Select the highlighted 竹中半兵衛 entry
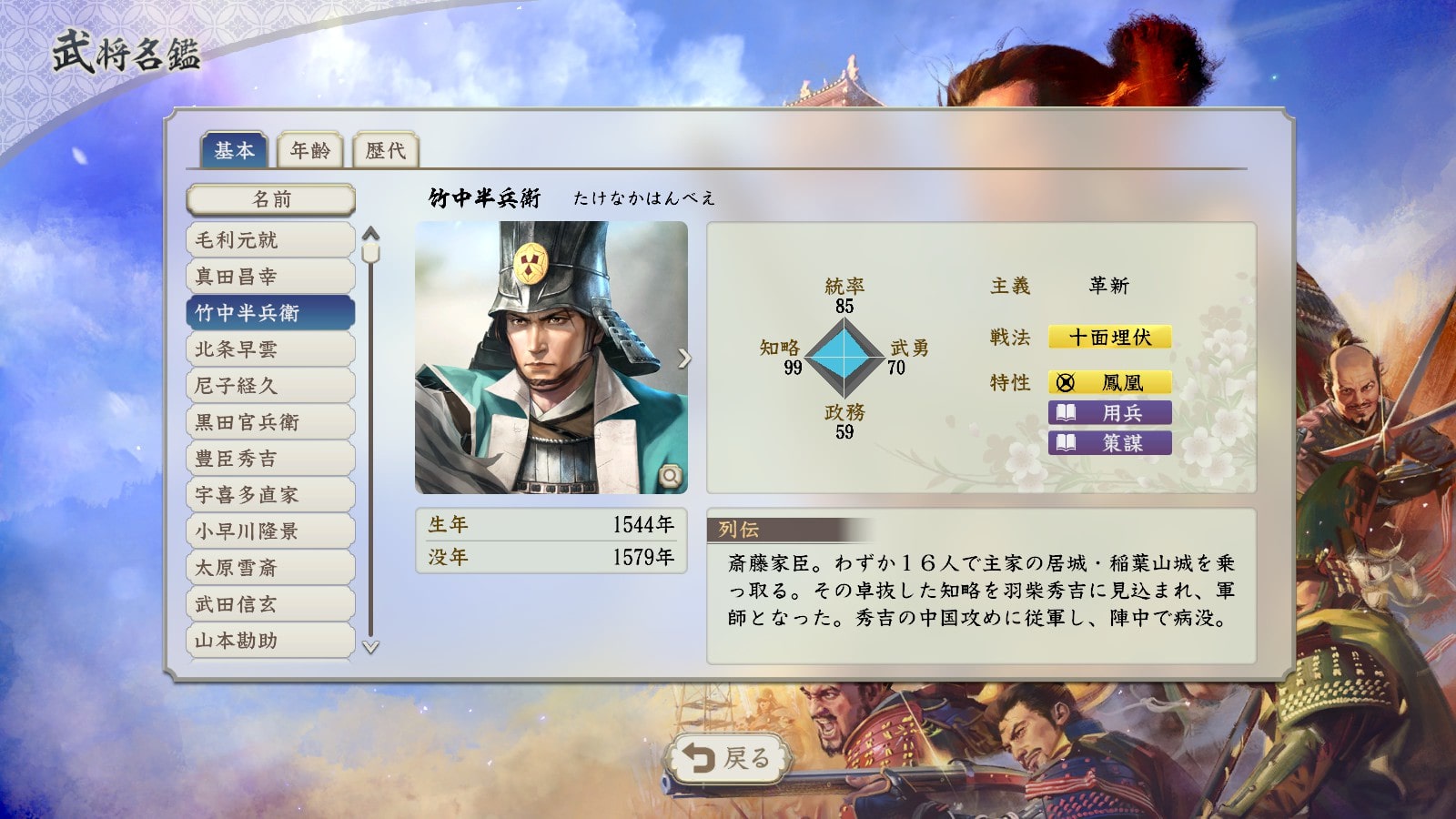The width and height of the screenshot is (1456, 819). [270, 313]
